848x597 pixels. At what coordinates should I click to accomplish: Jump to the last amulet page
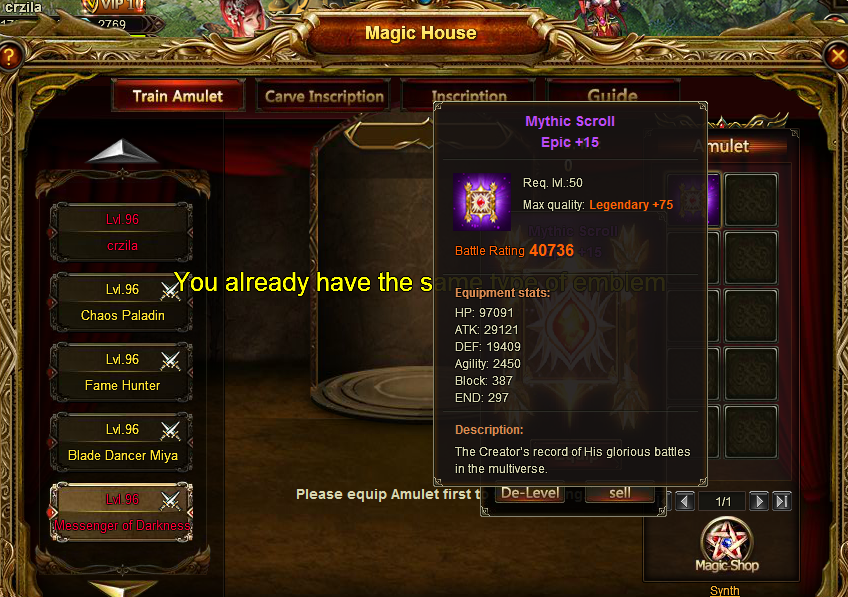click(x=782, y=501)
